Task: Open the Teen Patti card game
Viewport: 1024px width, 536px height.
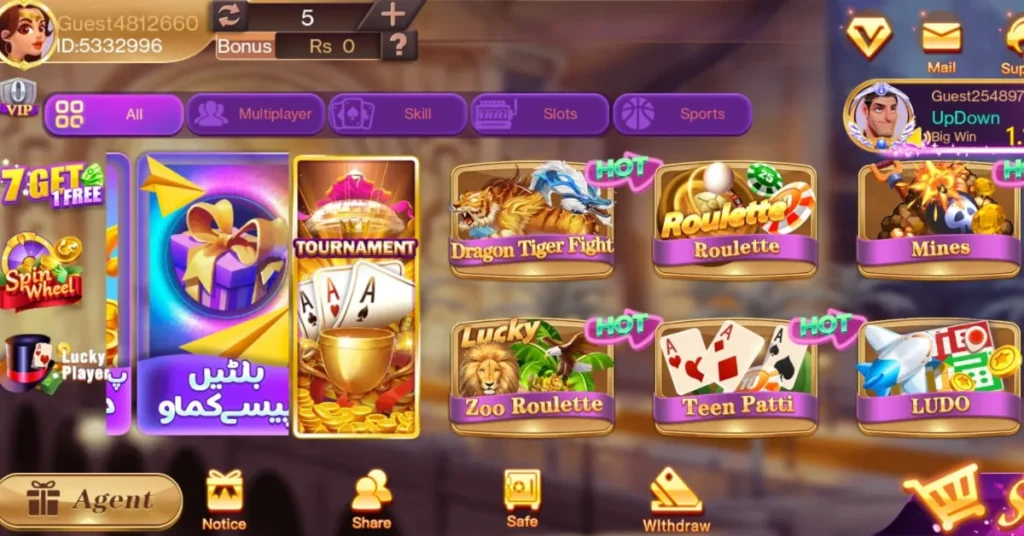Action: pos(736,377)
